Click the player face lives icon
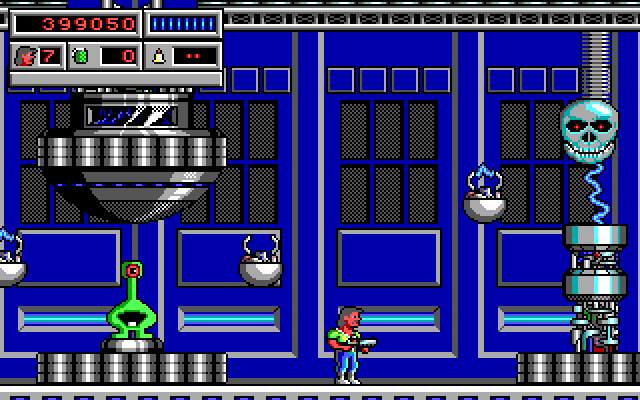 tap(26, 55)
